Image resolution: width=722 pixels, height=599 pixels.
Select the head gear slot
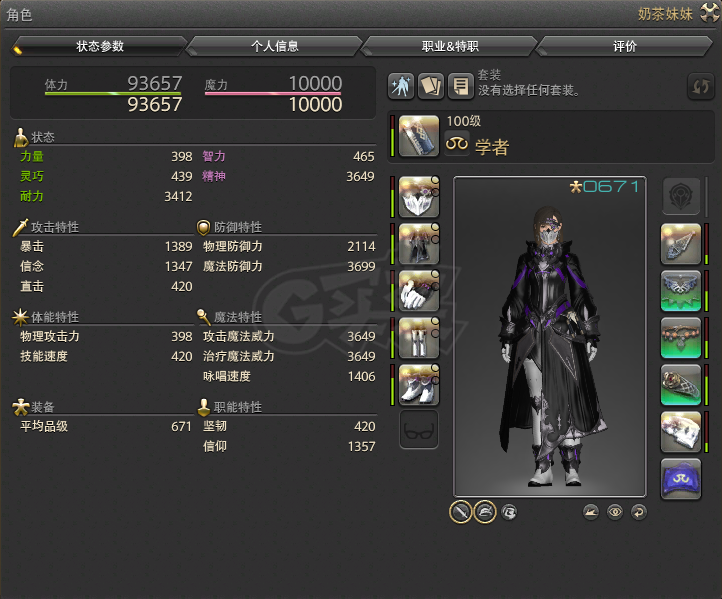pyautogui.click(x=419, y=198)
